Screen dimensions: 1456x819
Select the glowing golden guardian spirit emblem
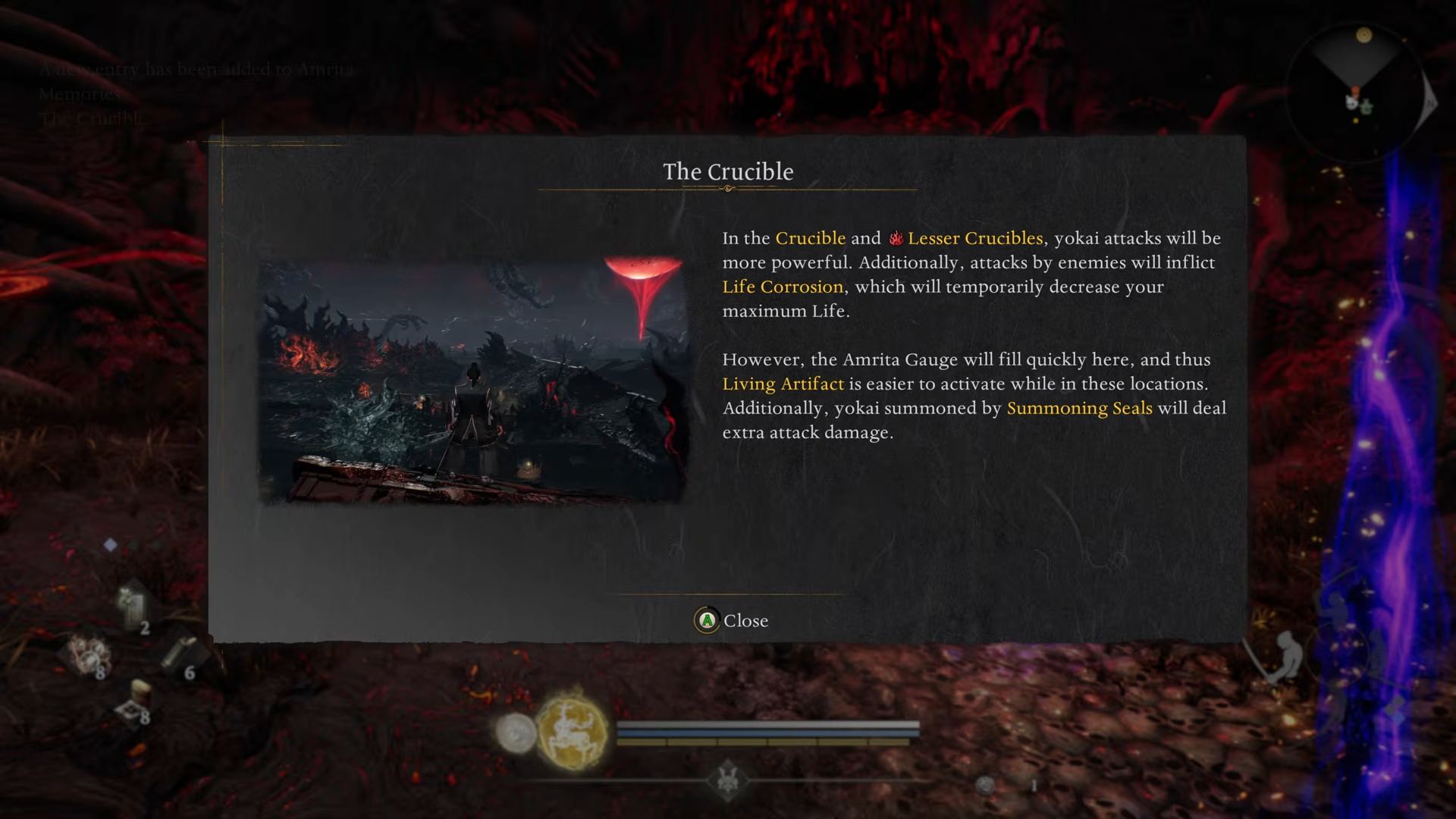(572, 731)
